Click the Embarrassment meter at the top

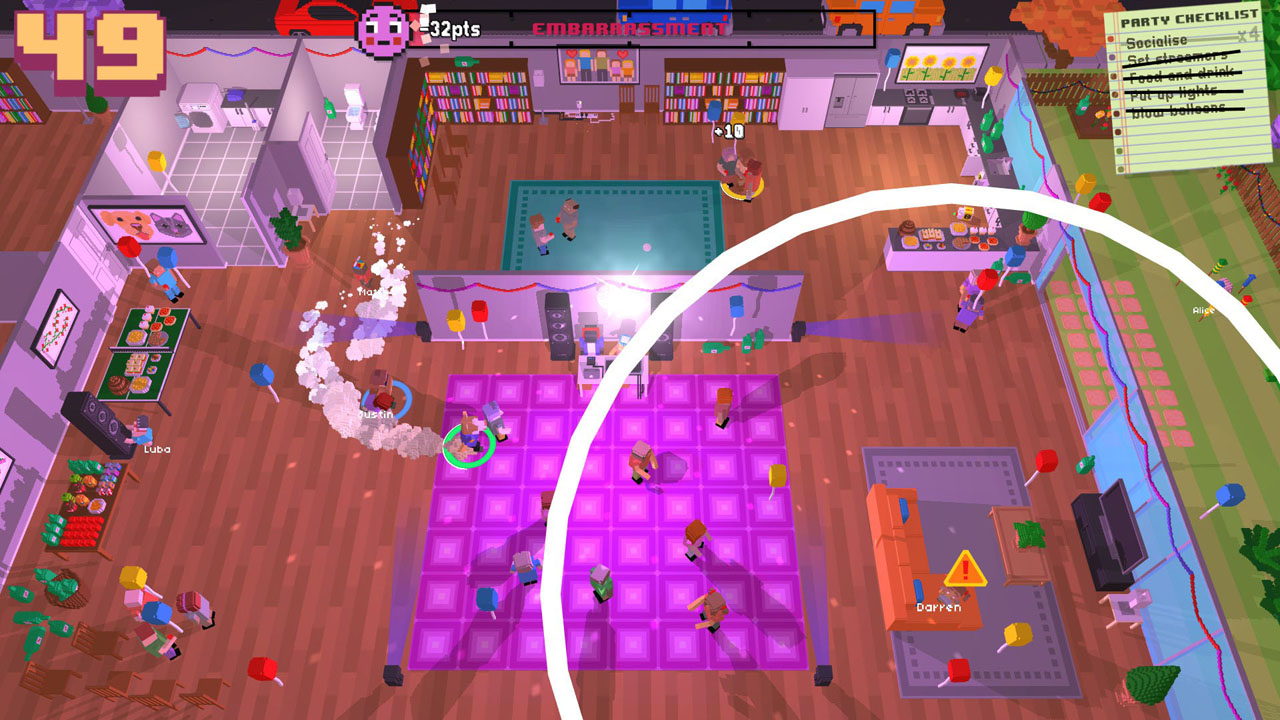630,26
